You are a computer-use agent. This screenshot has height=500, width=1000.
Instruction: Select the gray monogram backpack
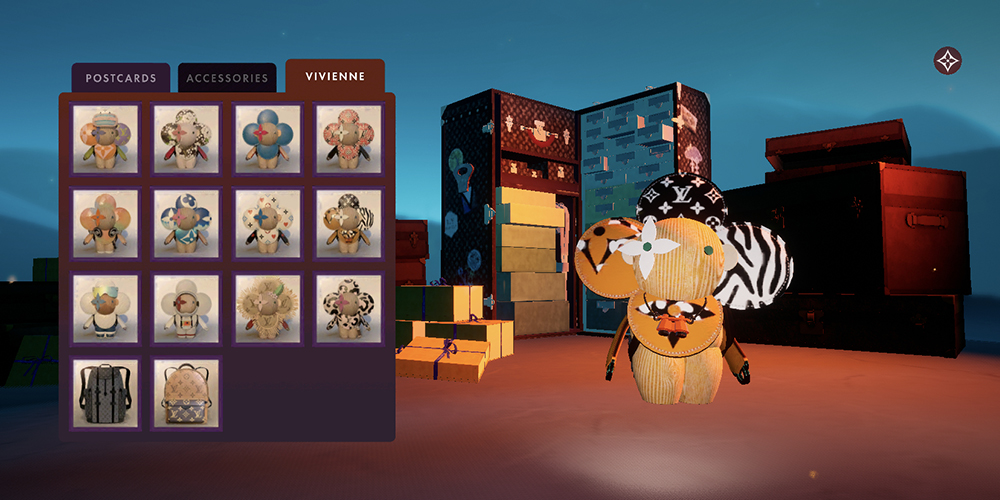106,394
